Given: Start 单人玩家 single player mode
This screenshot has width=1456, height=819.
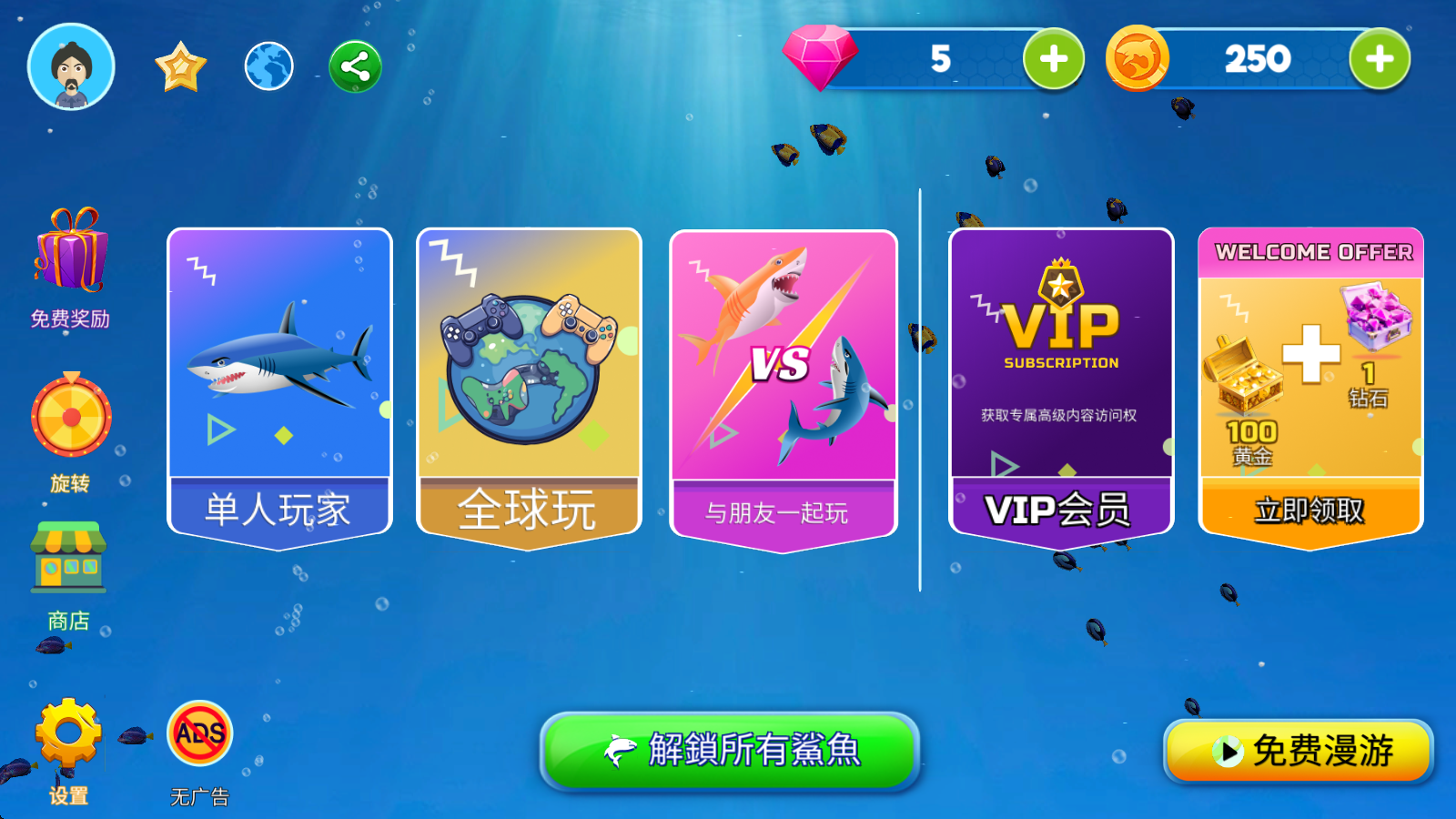Looking at the screenshot, I should [x=278, y=378].
